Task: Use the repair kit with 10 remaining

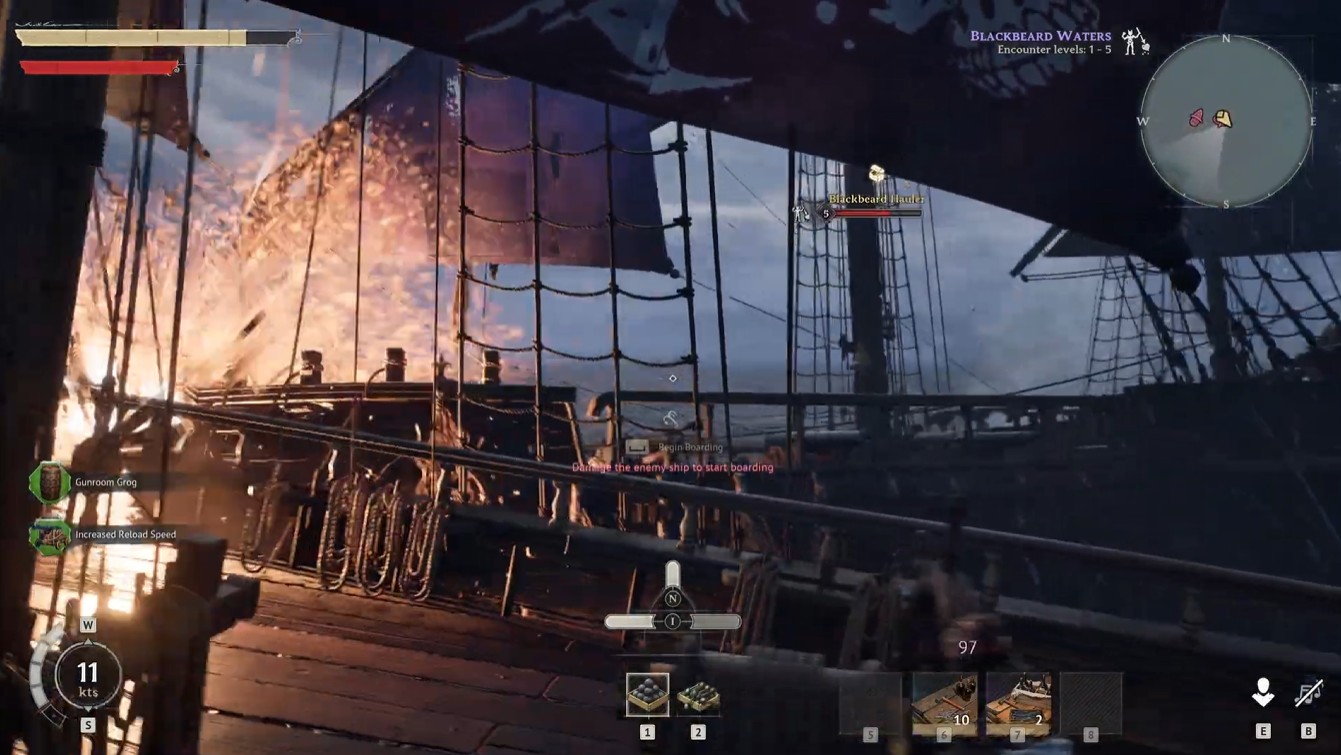Action: click(x=944, y=703)
